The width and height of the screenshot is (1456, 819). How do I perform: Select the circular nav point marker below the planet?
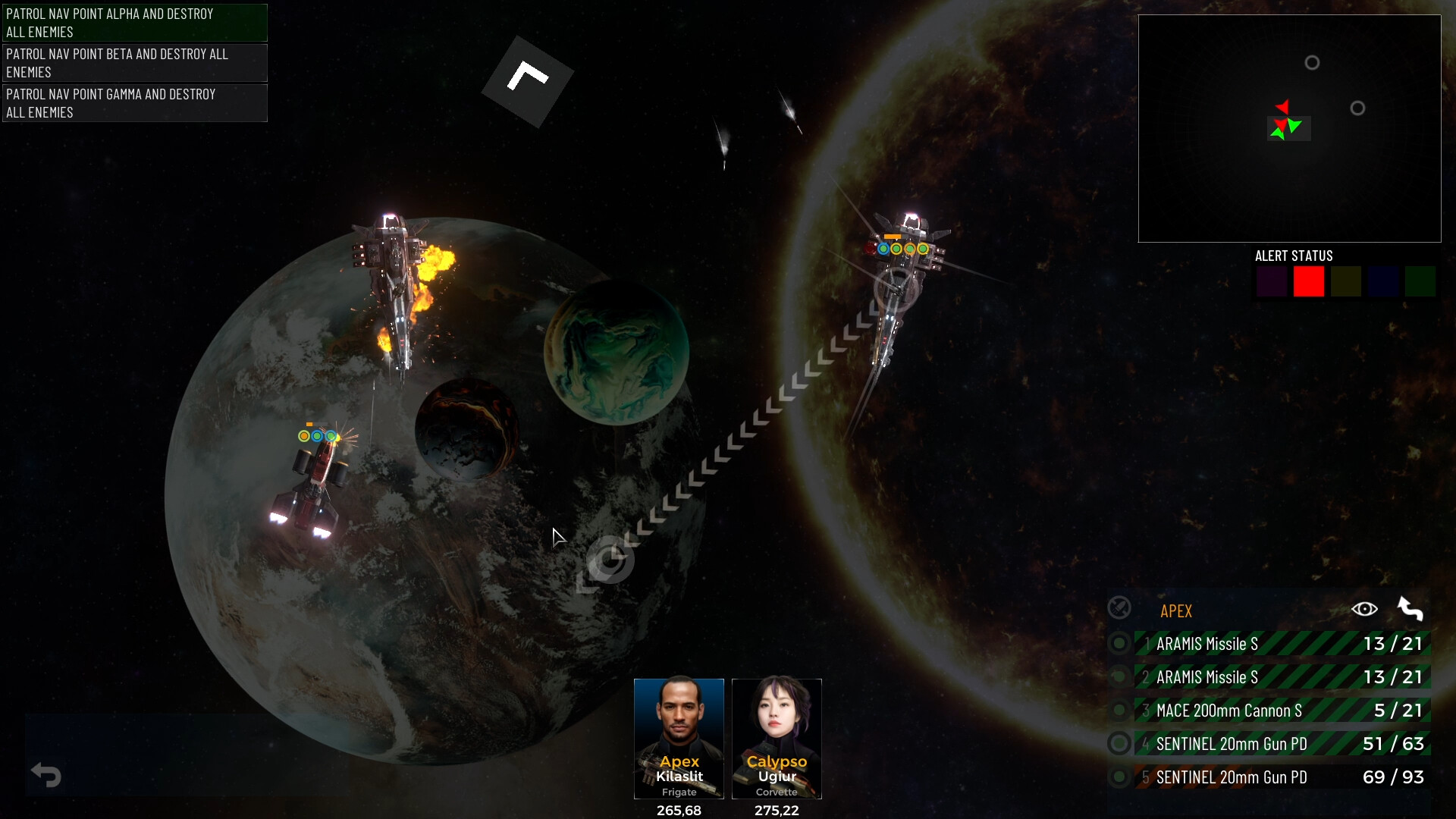608,561
